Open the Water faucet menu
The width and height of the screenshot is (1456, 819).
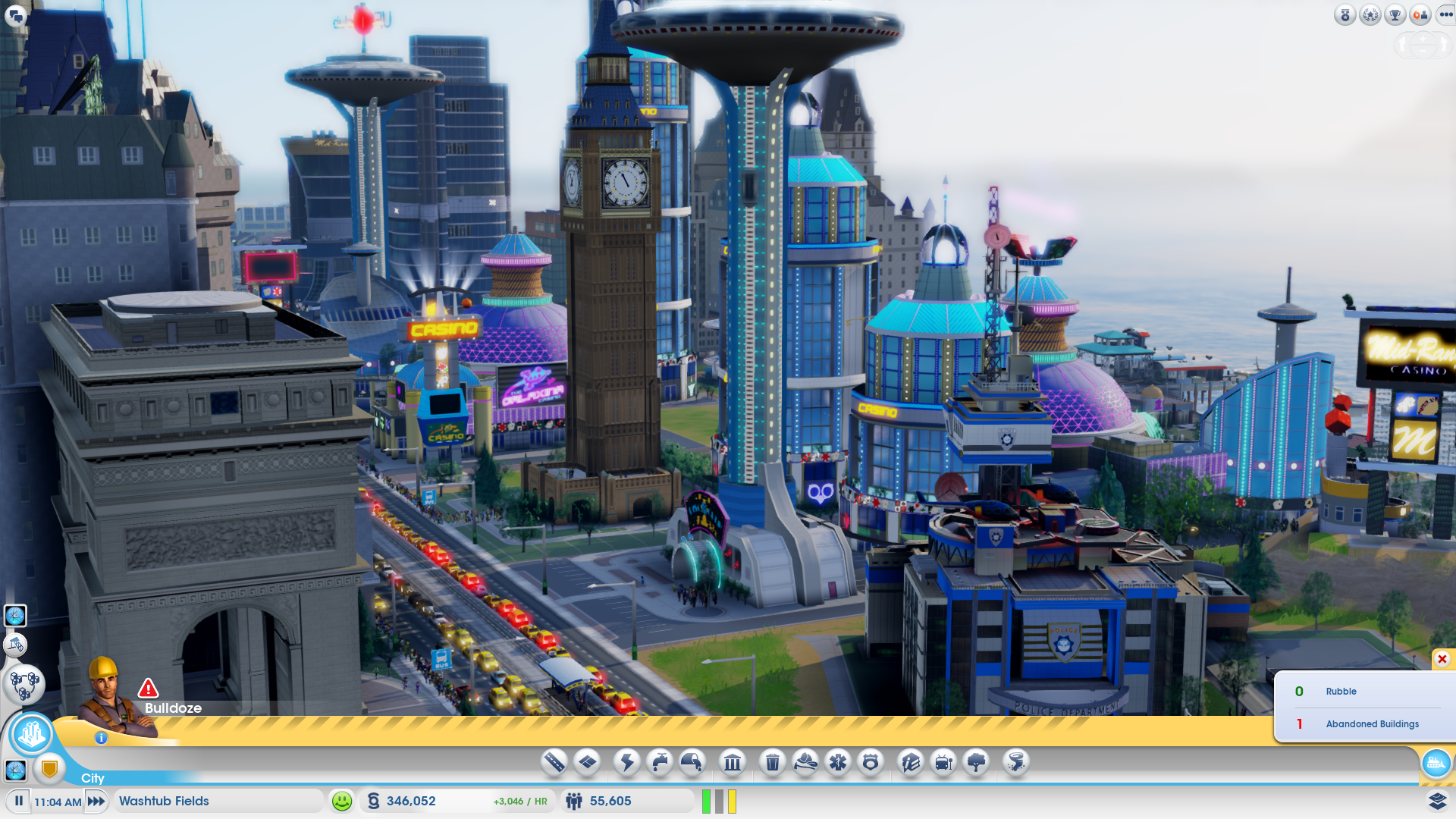pyautogui.click(x=660, y=761)
